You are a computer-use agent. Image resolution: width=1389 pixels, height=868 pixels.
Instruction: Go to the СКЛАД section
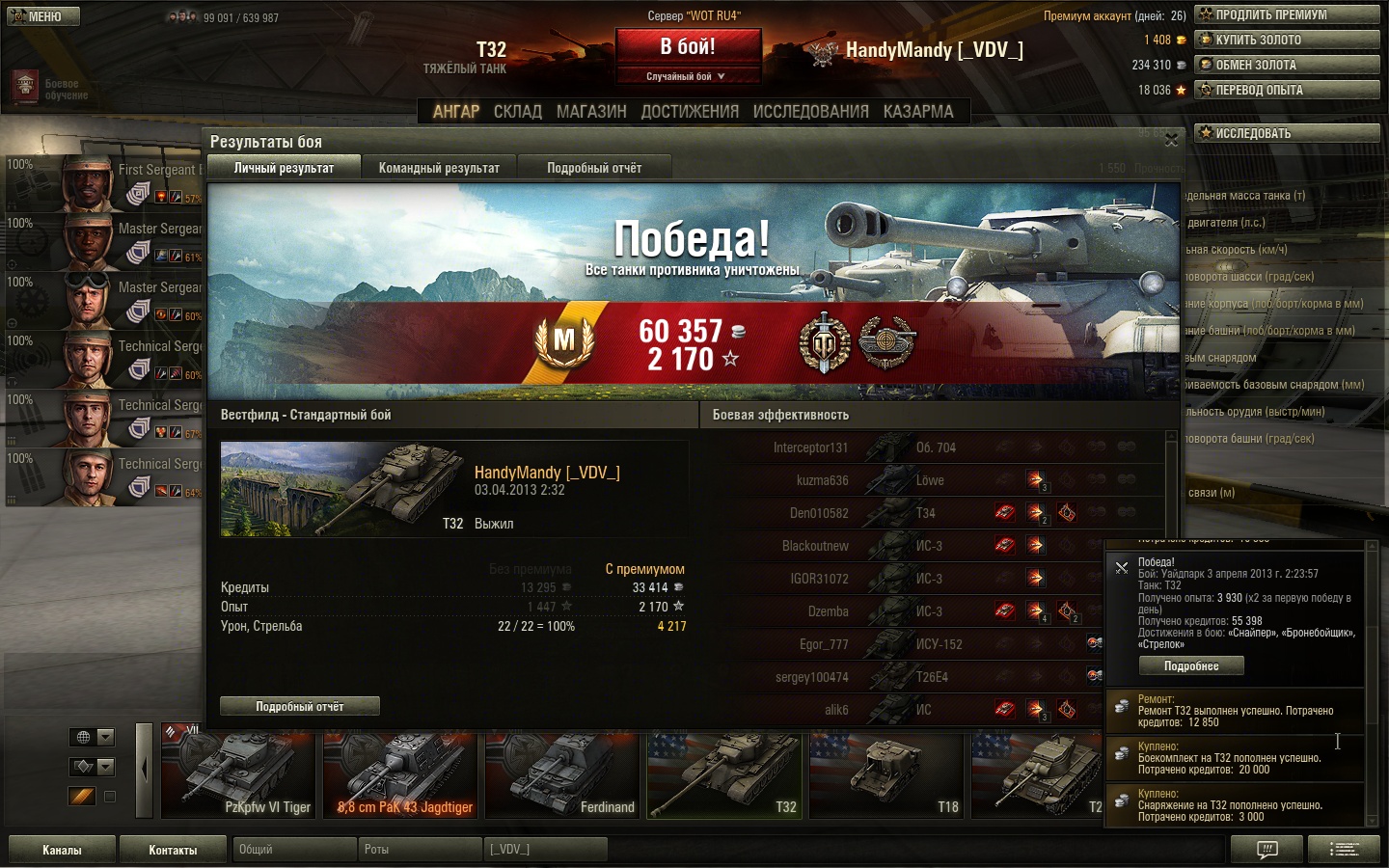[x=518, y=112]
